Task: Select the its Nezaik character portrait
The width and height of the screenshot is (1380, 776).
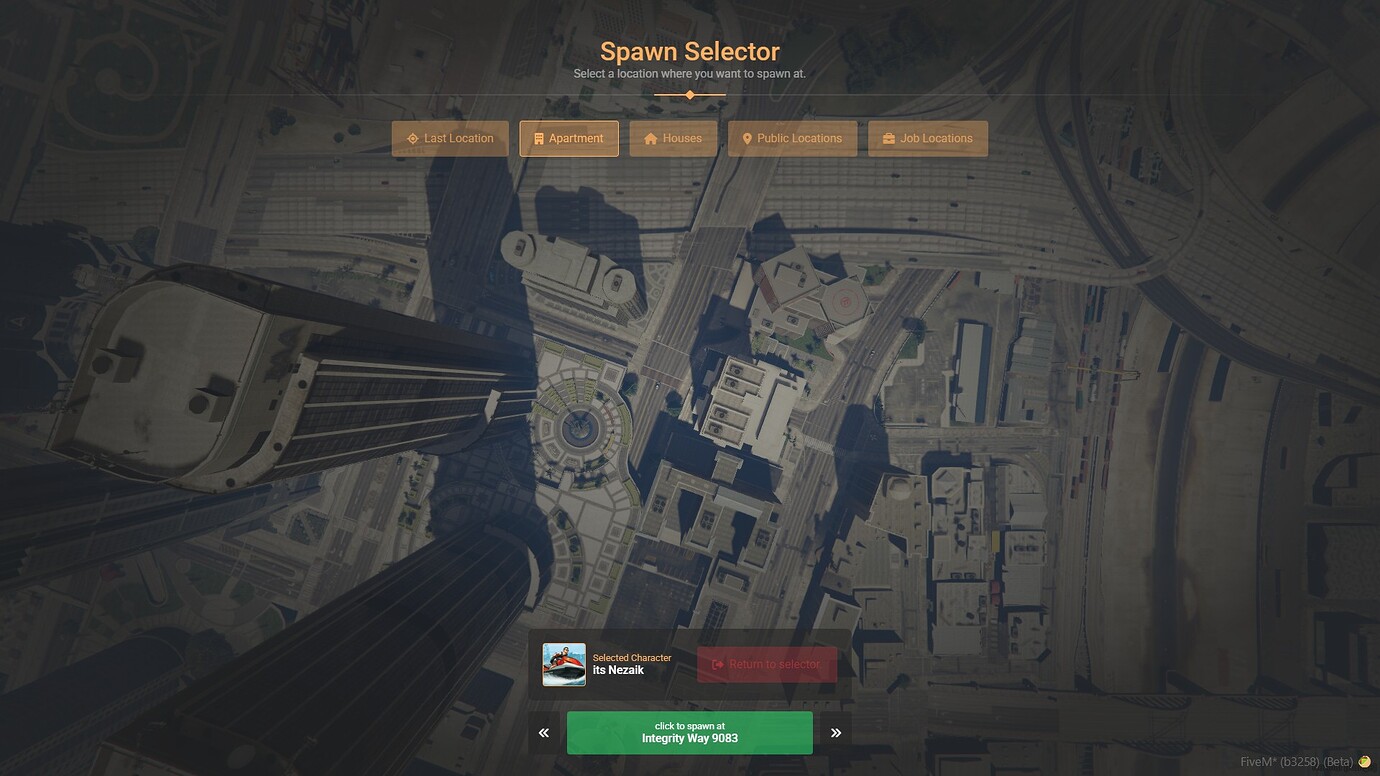Action: click(x=564, y=664)
